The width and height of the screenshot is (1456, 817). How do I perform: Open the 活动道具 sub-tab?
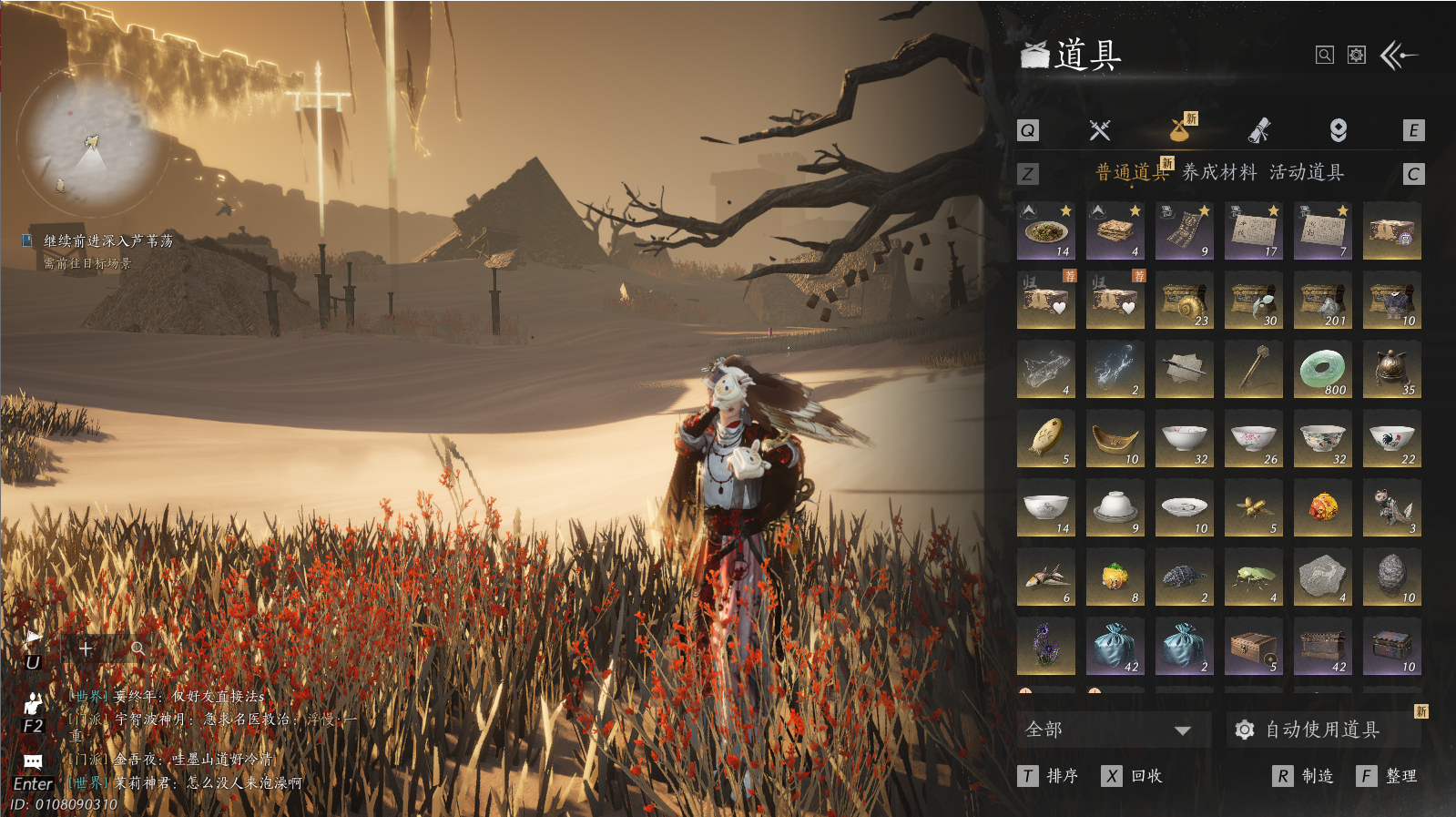pos(1307,172)
